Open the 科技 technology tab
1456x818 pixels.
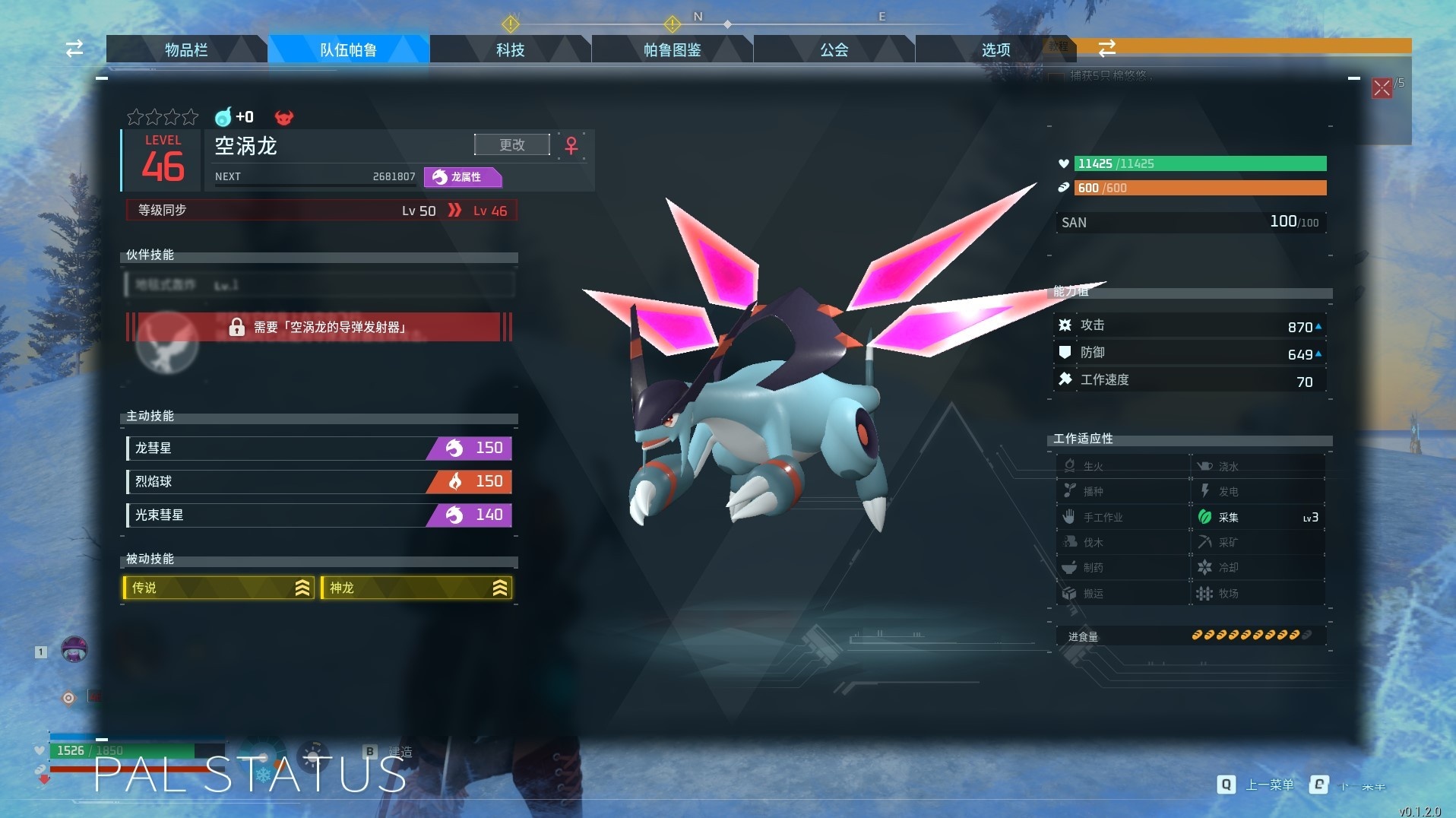tap(510, 50)
